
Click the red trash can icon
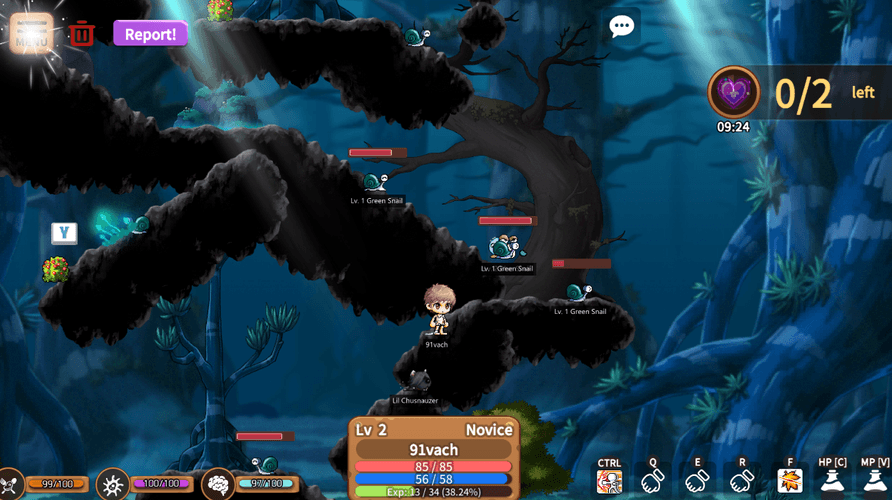click(x=82, y=34)
